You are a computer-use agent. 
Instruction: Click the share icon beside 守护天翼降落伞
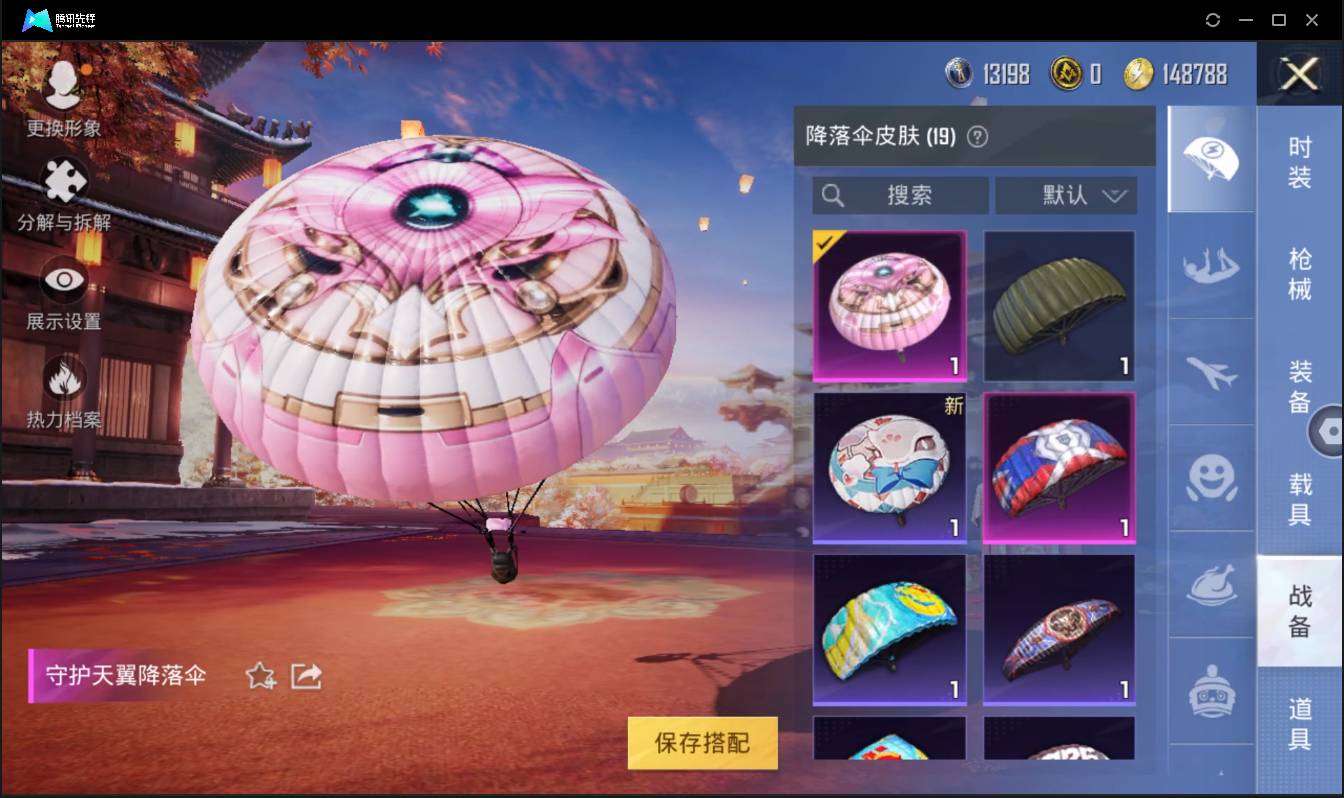click(x=306, y=676)
